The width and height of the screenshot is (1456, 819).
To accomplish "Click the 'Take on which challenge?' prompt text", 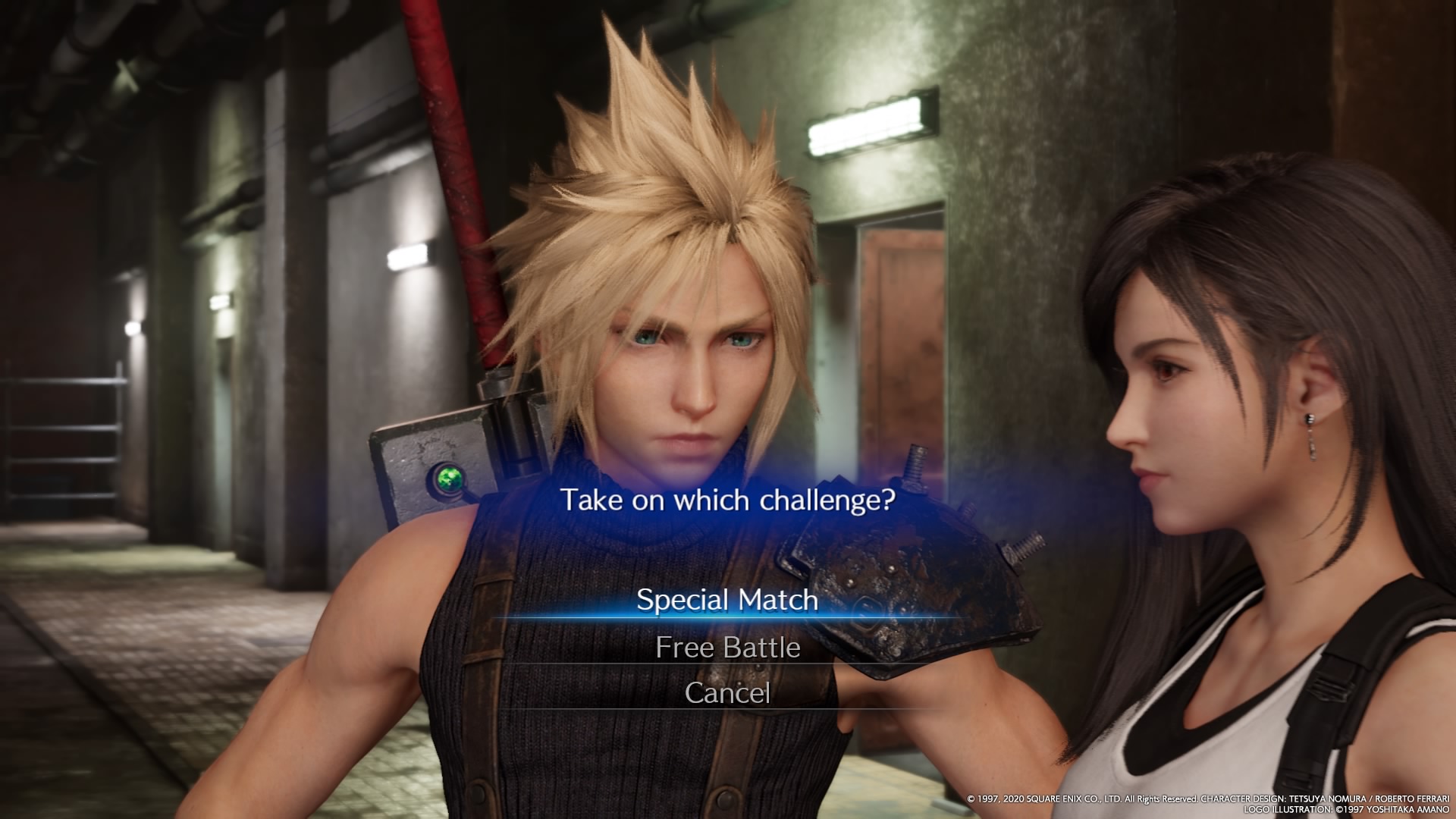I will pyautogui.click(x=728, y=500).
